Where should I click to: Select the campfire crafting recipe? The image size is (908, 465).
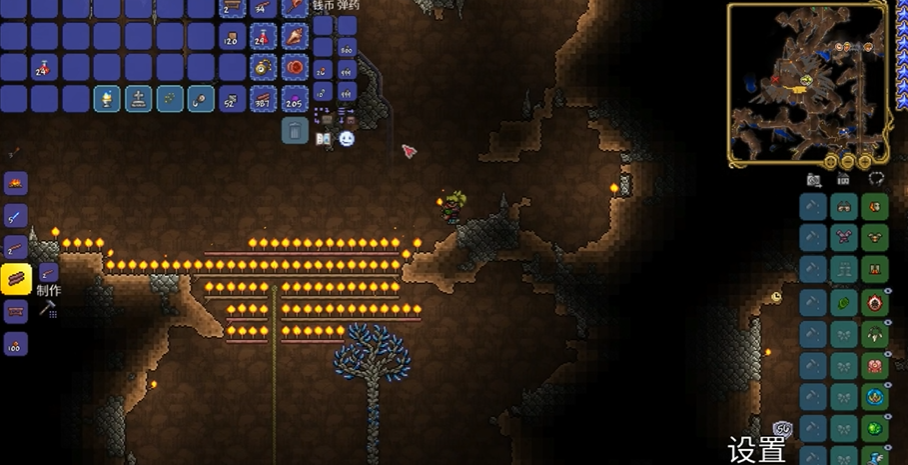(x=16, y=184)
